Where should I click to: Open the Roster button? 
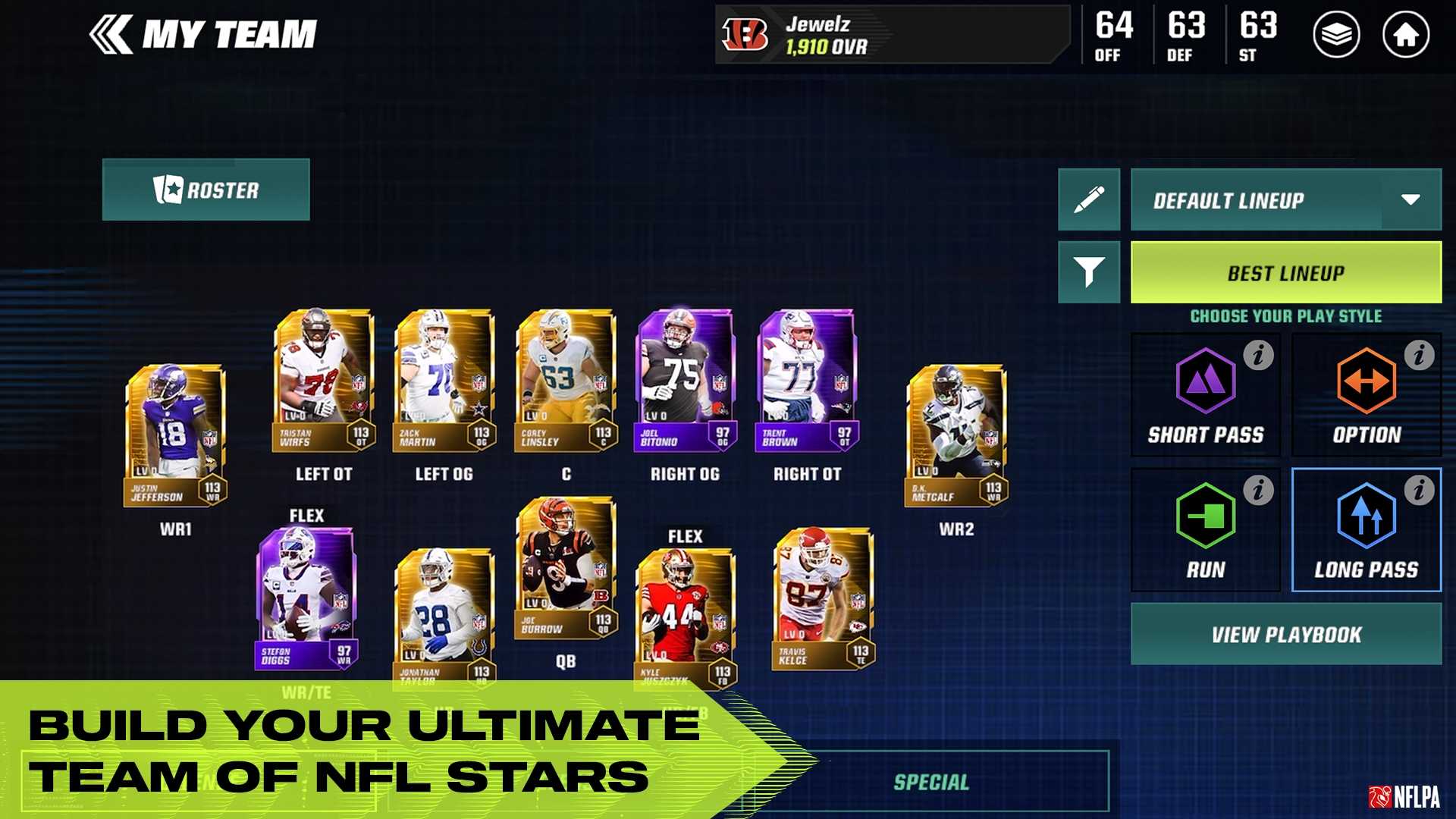[x=206, y=190]
